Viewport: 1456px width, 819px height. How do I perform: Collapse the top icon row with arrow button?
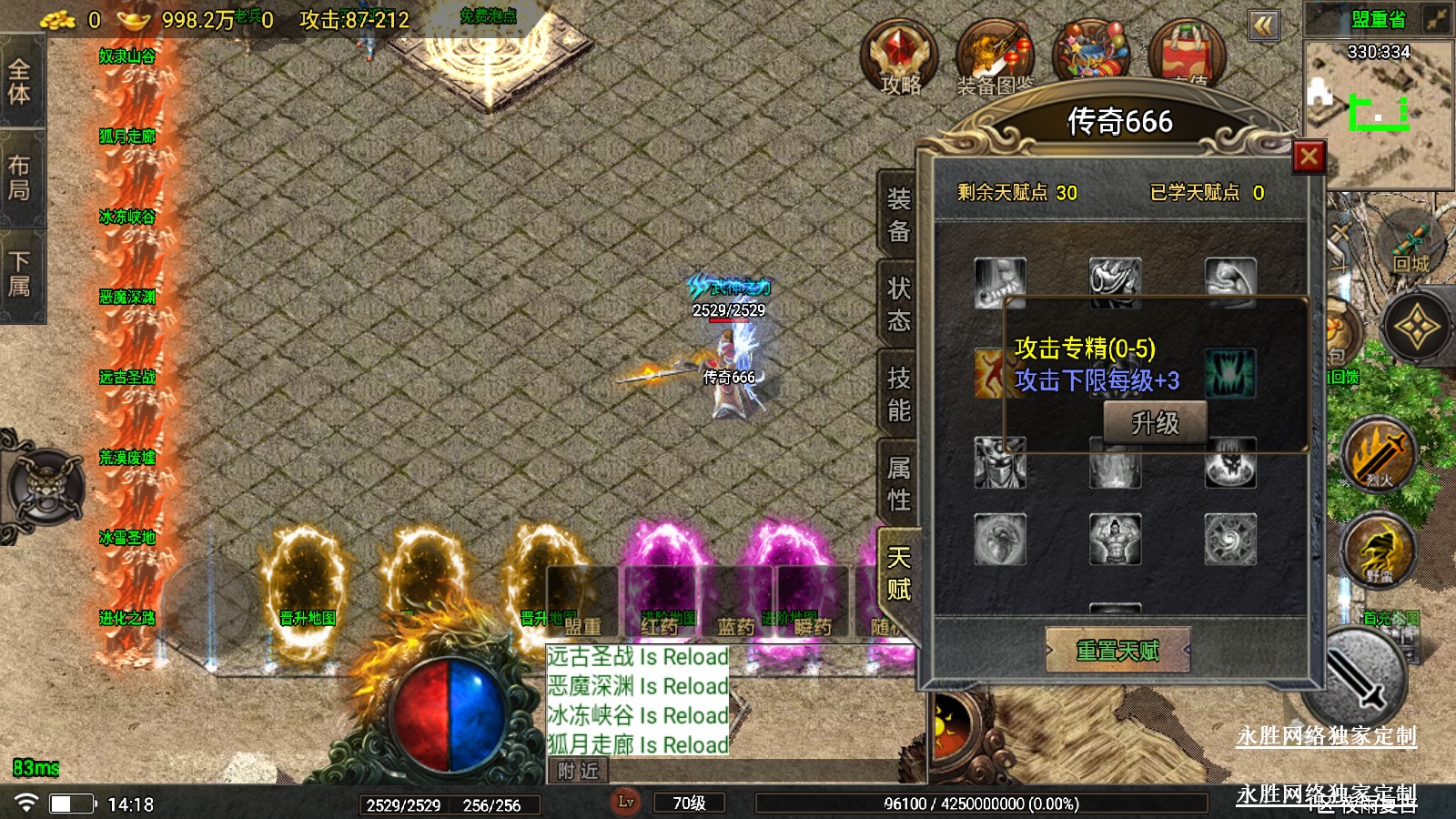pyautogui.click(x=1263, y=25)
